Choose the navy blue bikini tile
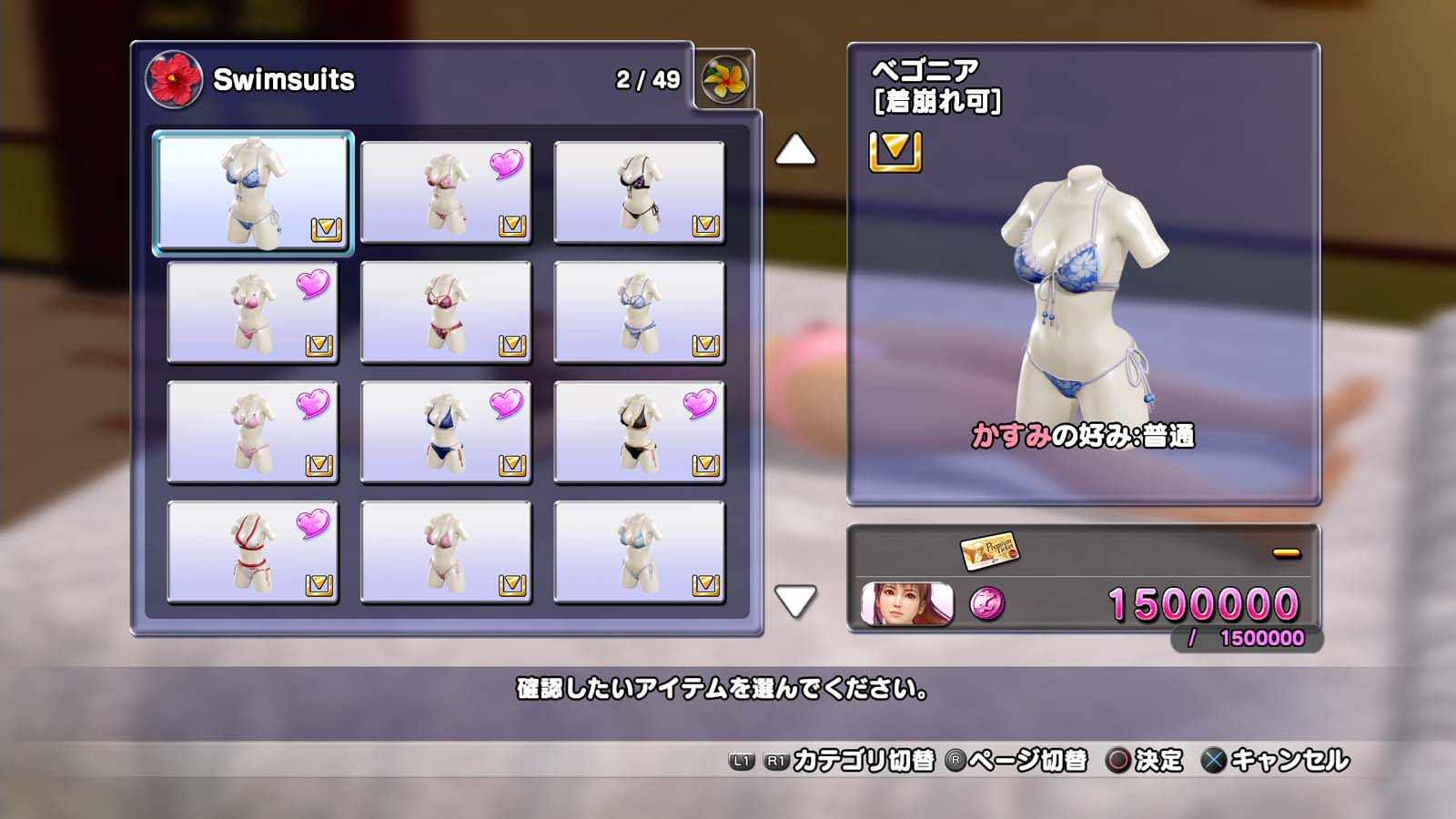 446,432
